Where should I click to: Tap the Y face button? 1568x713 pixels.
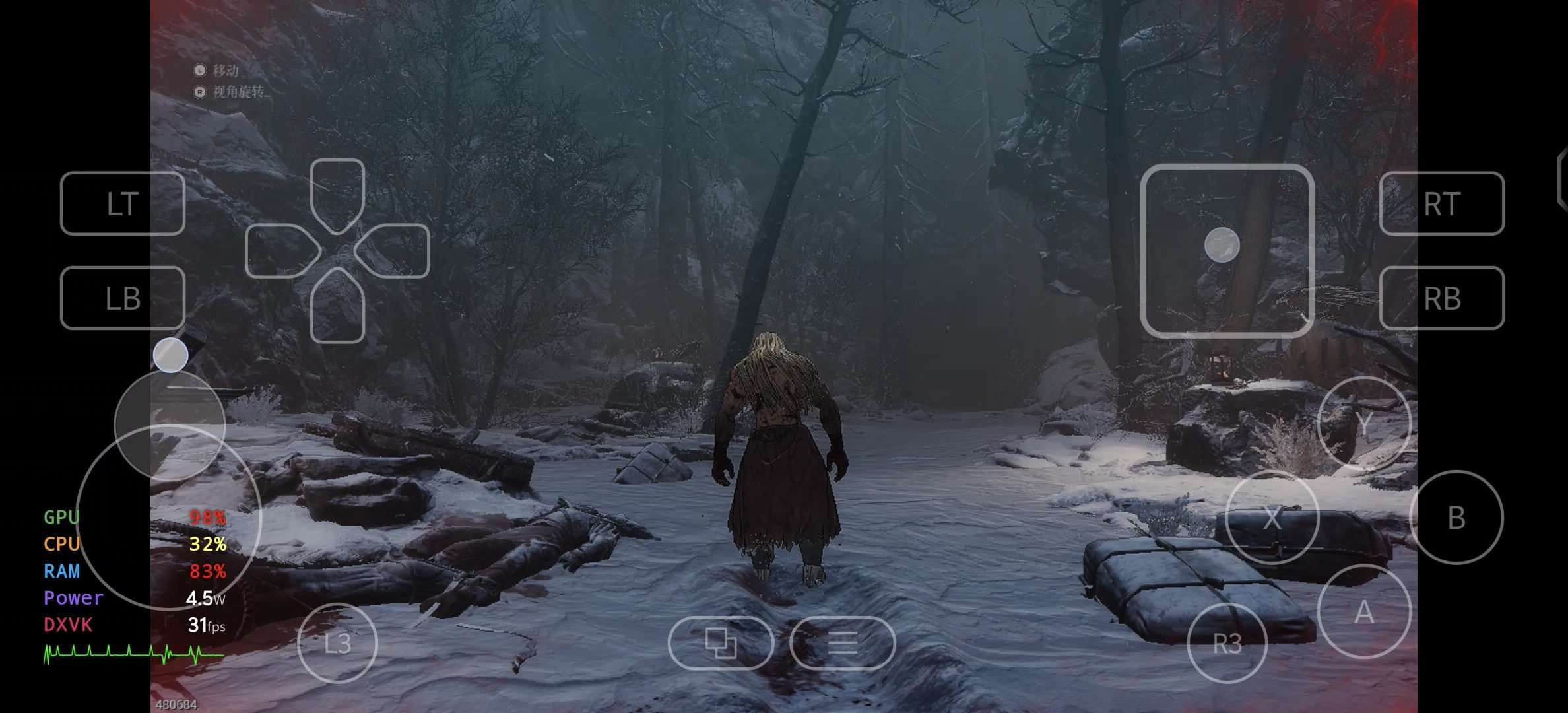pyautogui.click(x=1363, y=424)
